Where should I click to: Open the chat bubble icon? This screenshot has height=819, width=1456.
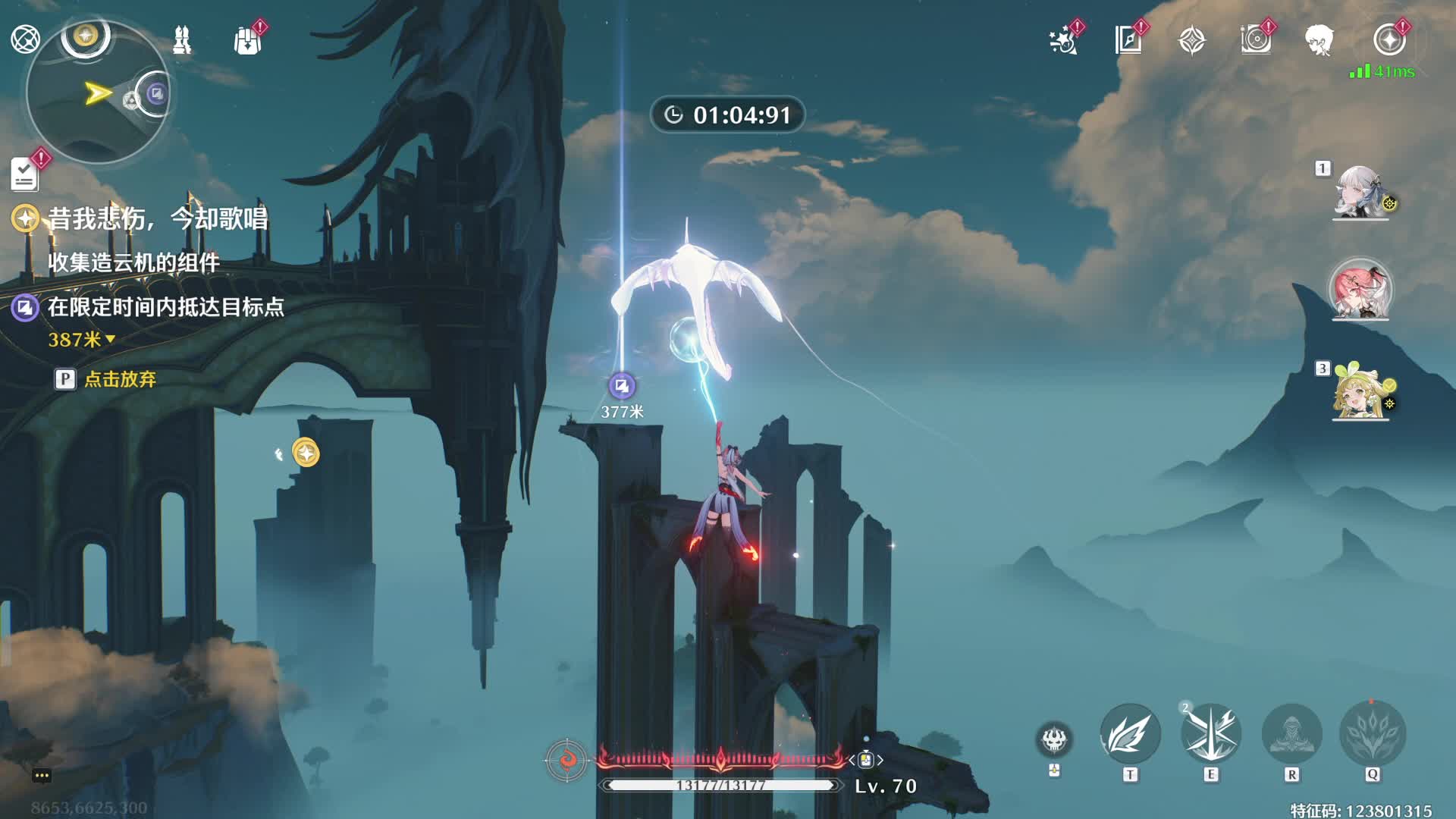[42, 775]
